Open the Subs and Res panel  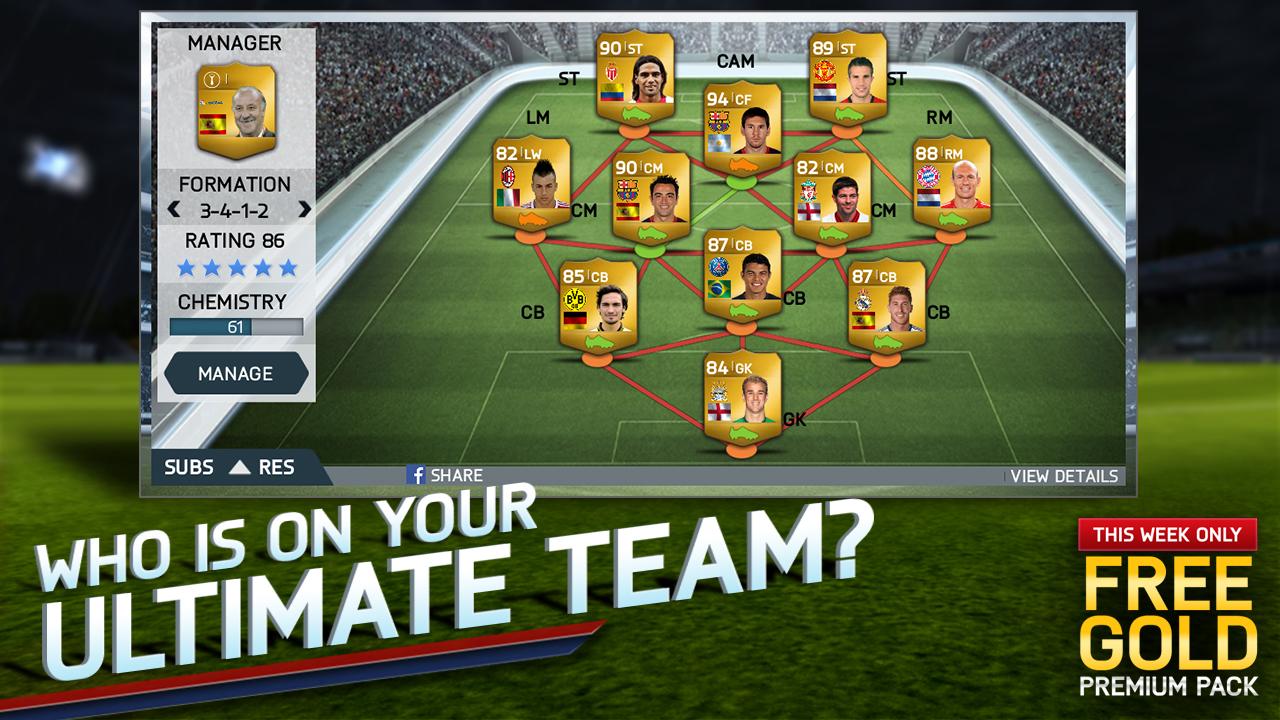[229, 467]
